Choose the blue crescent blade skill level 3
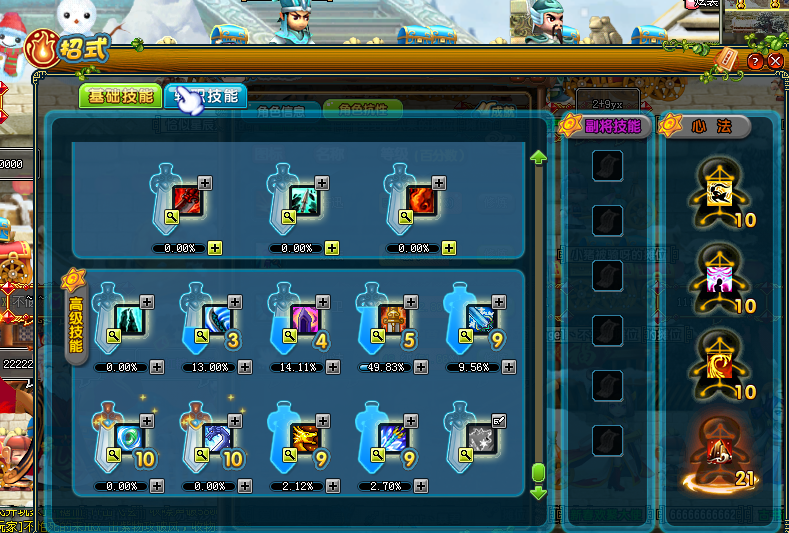Viewport: 789px width, 533px height. [x=217, y=319]
